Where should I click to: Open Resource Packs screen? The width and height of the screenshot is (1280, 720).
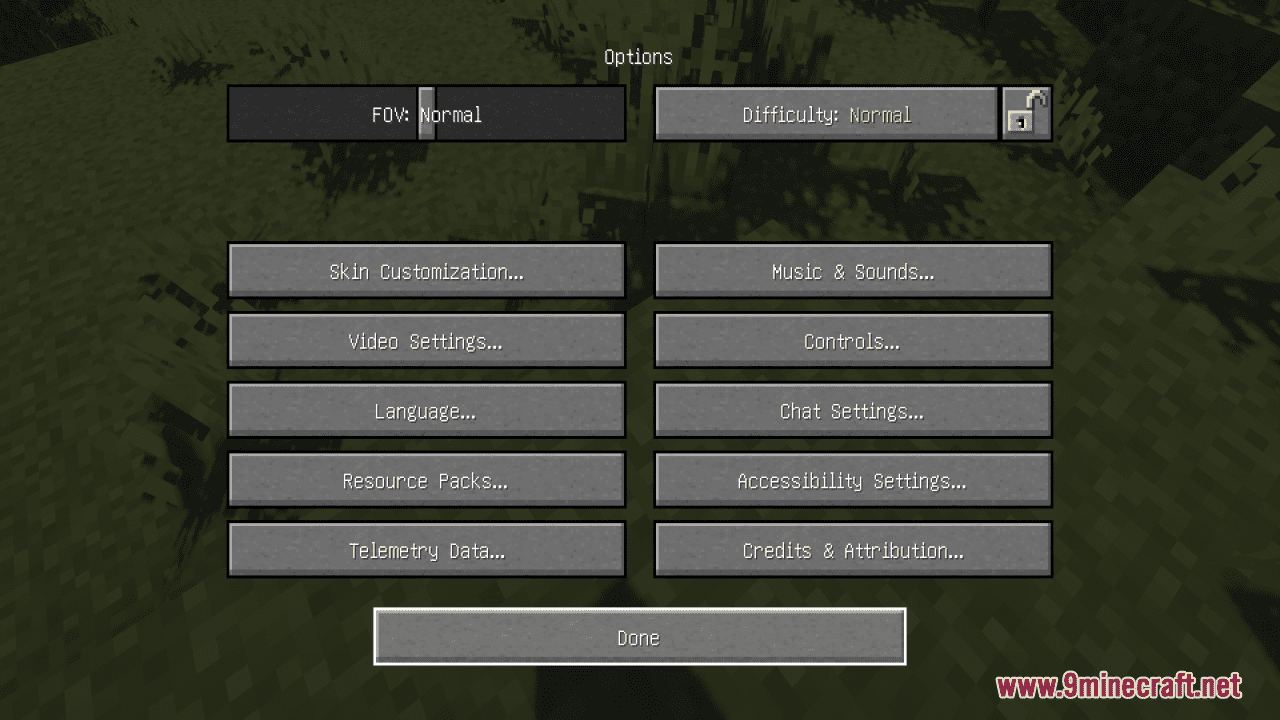point(426,480)
